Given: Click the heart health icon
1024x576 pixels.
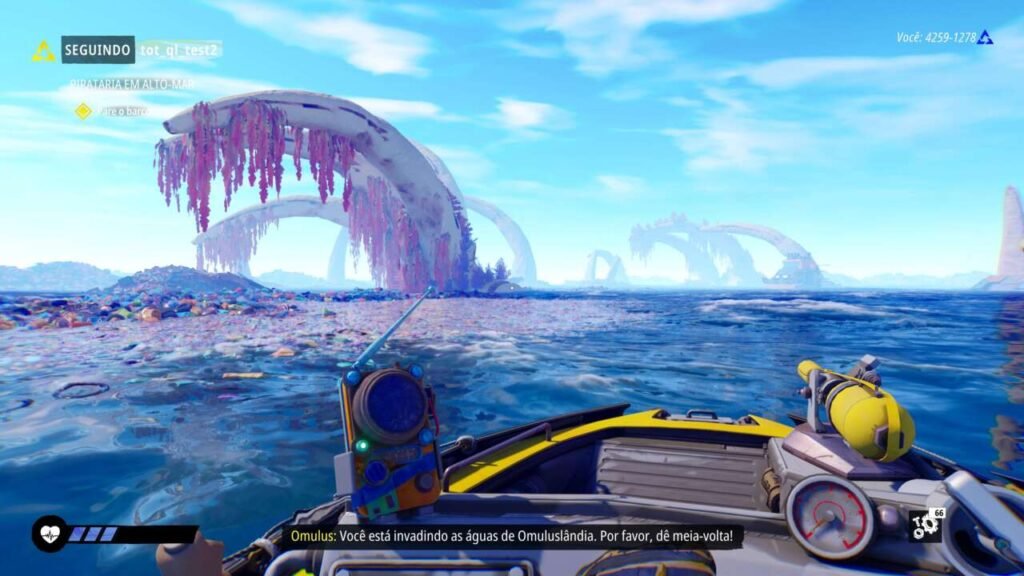Looking at the screenshot, I should pyautogui.click(x=49, y=533).
